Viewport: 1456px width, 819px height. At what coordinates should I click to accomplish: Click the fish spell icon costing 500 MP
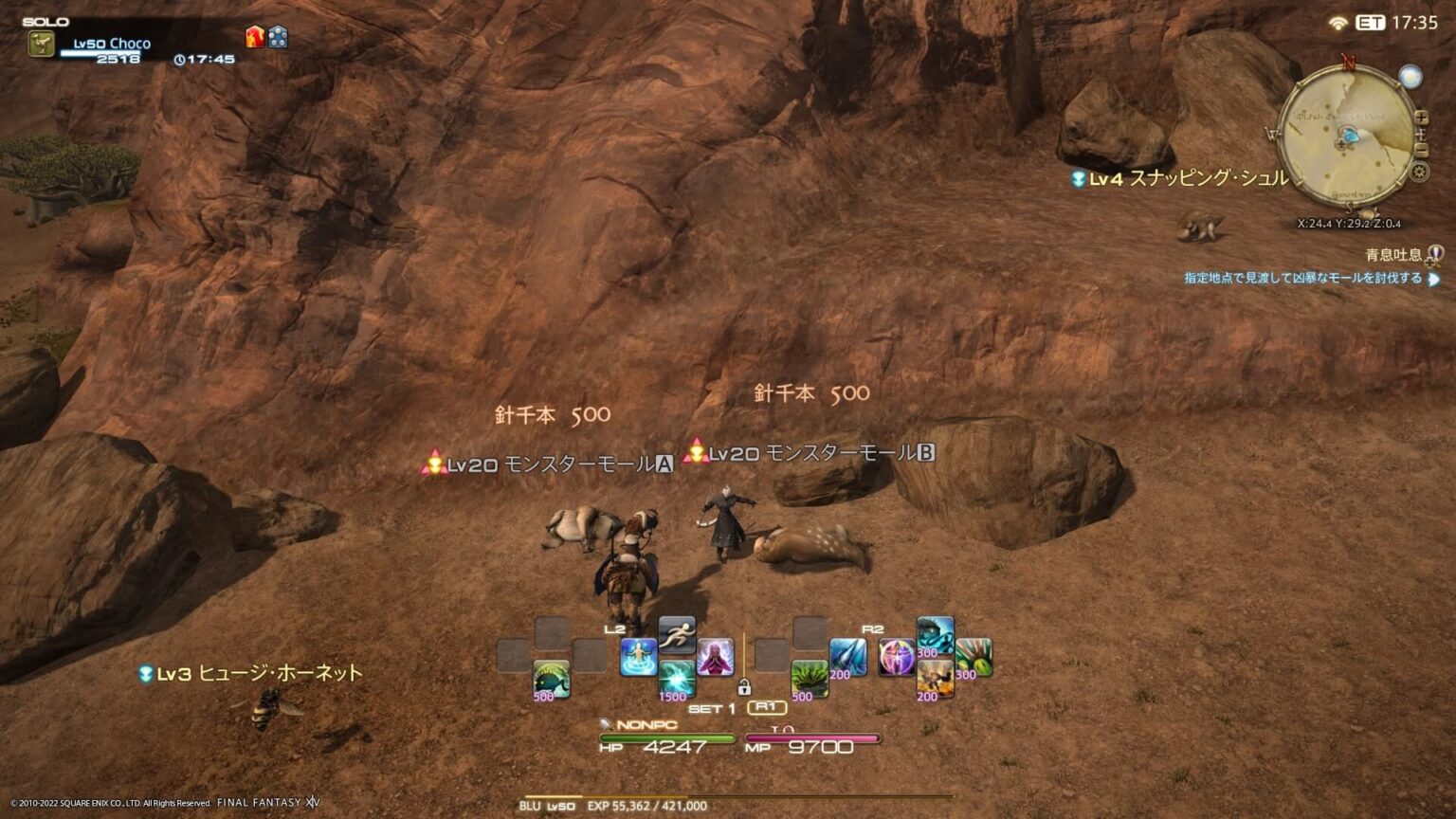[x=550, y=681]
